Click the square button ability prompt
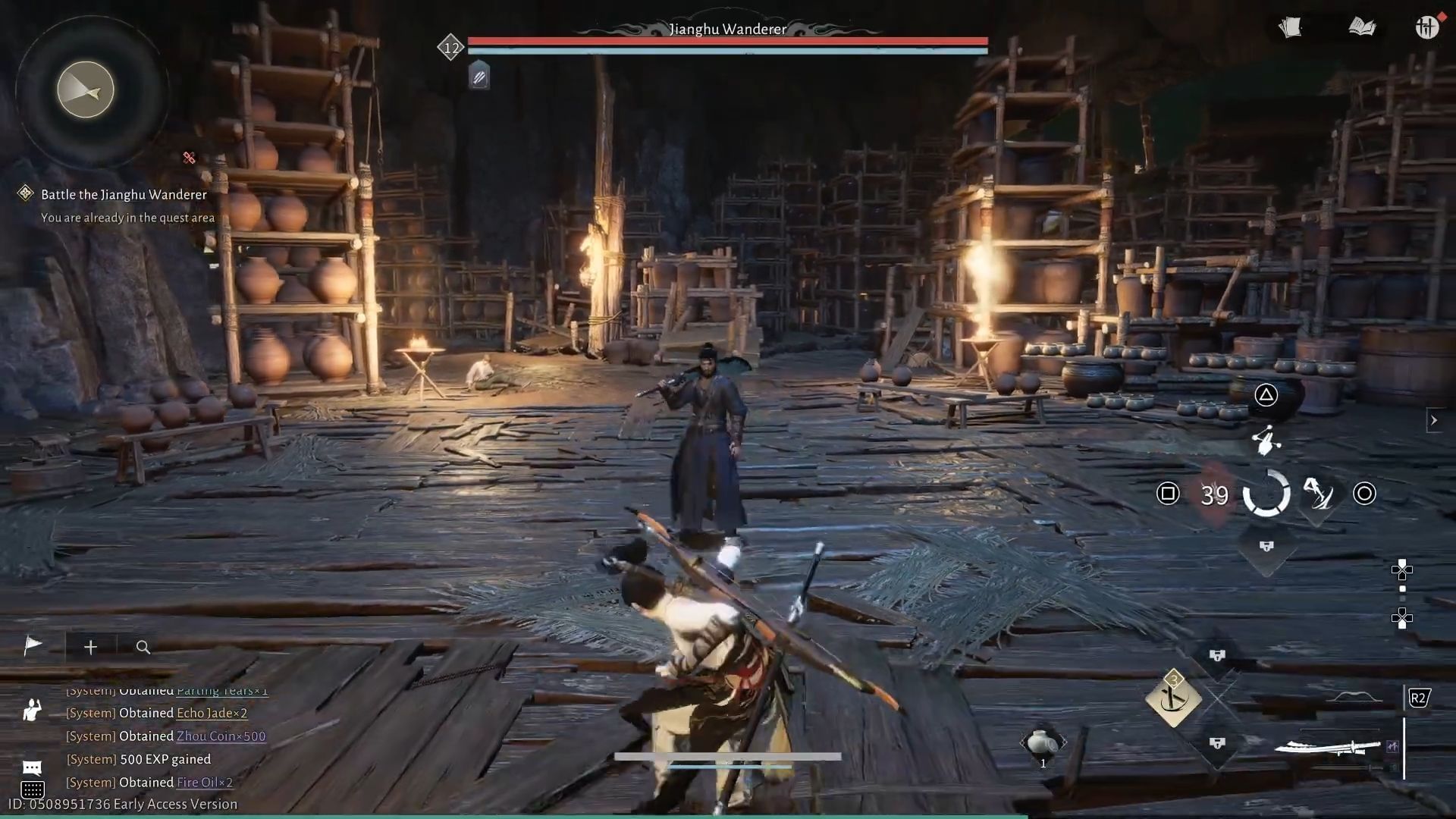This screenshot has height=819, width=1456. click(1168, 494)
